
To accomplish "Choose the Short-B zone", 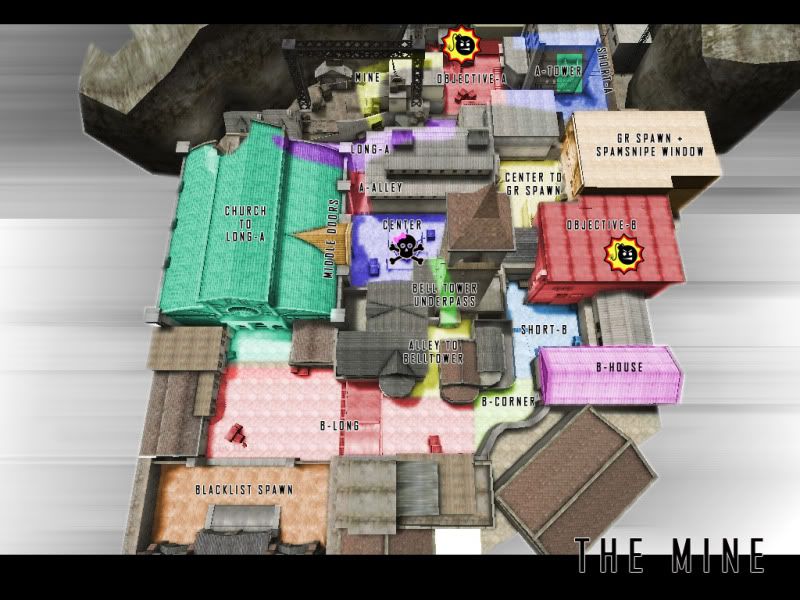I will pyautogui.click(x=544, y=329).
